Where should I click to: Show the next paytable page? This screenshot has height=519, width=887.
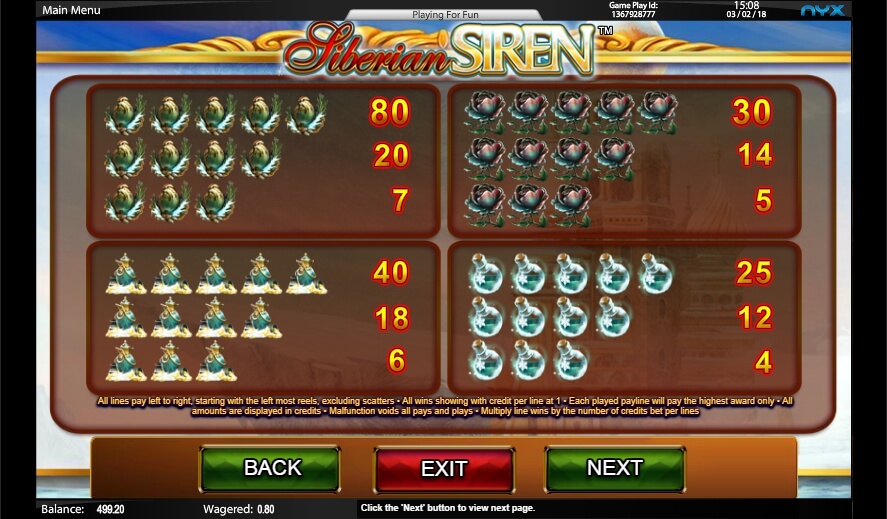coord(614,468)
